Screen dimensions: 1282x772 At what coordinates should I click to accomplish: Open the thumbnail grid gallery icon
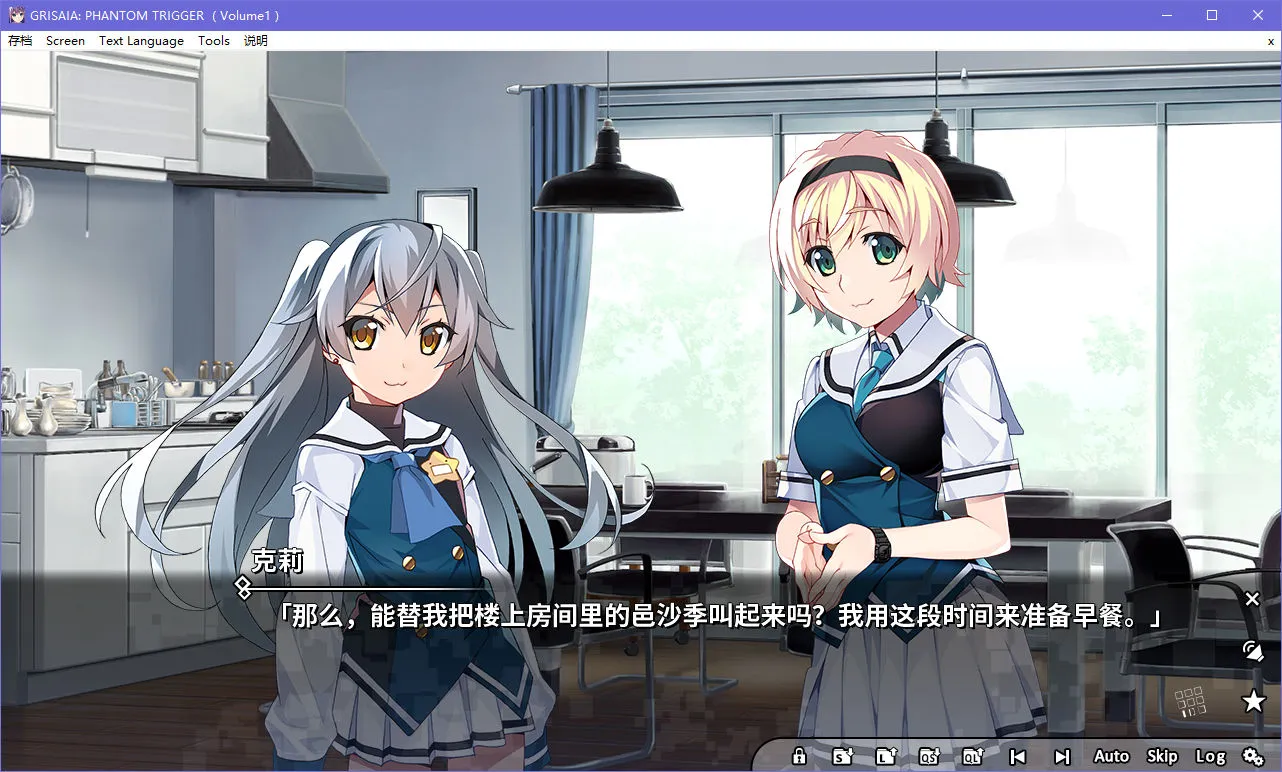click(x=1188, y=700)
